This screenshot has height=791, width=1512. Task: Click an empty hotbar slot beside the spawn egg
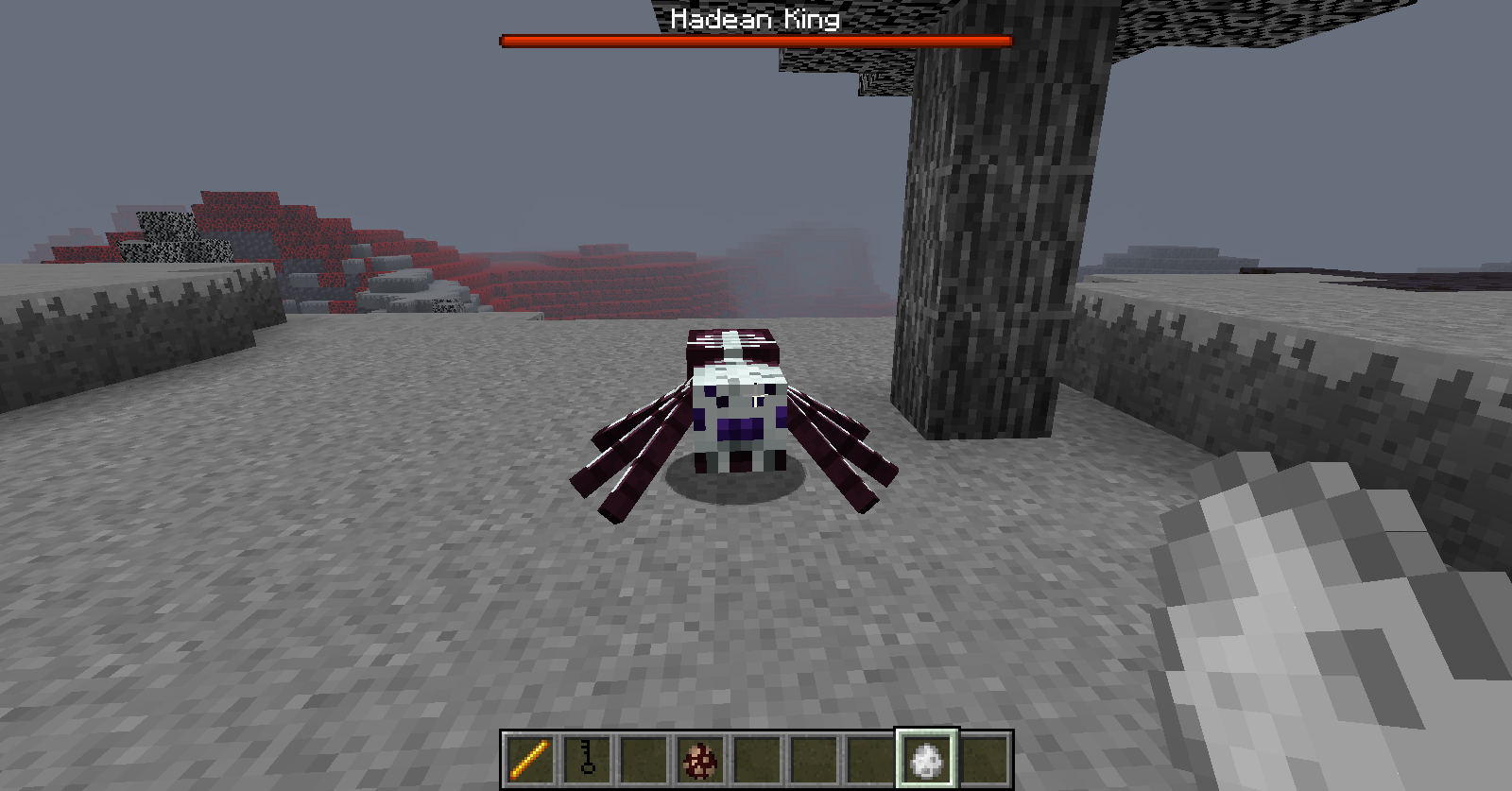756,757
